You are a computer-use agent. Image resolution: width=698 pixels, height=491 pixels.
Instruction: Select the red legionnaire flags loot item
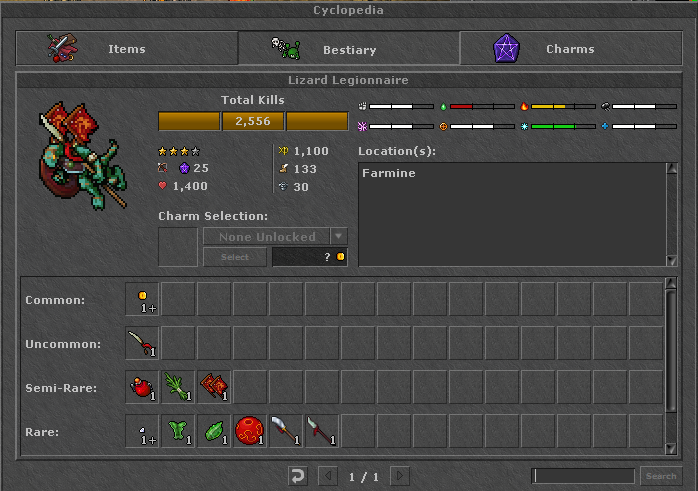(x=214, y=387)
